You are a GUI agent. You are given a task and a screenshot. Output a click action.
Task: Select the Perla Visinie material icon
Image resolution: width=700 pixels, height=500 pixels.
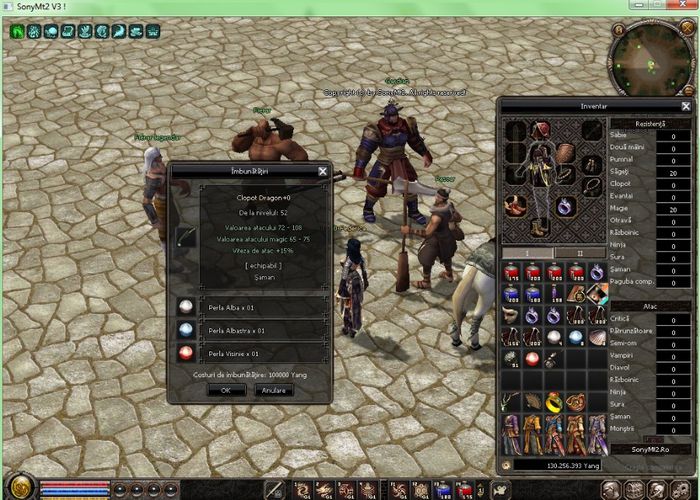tap(185, 352)
